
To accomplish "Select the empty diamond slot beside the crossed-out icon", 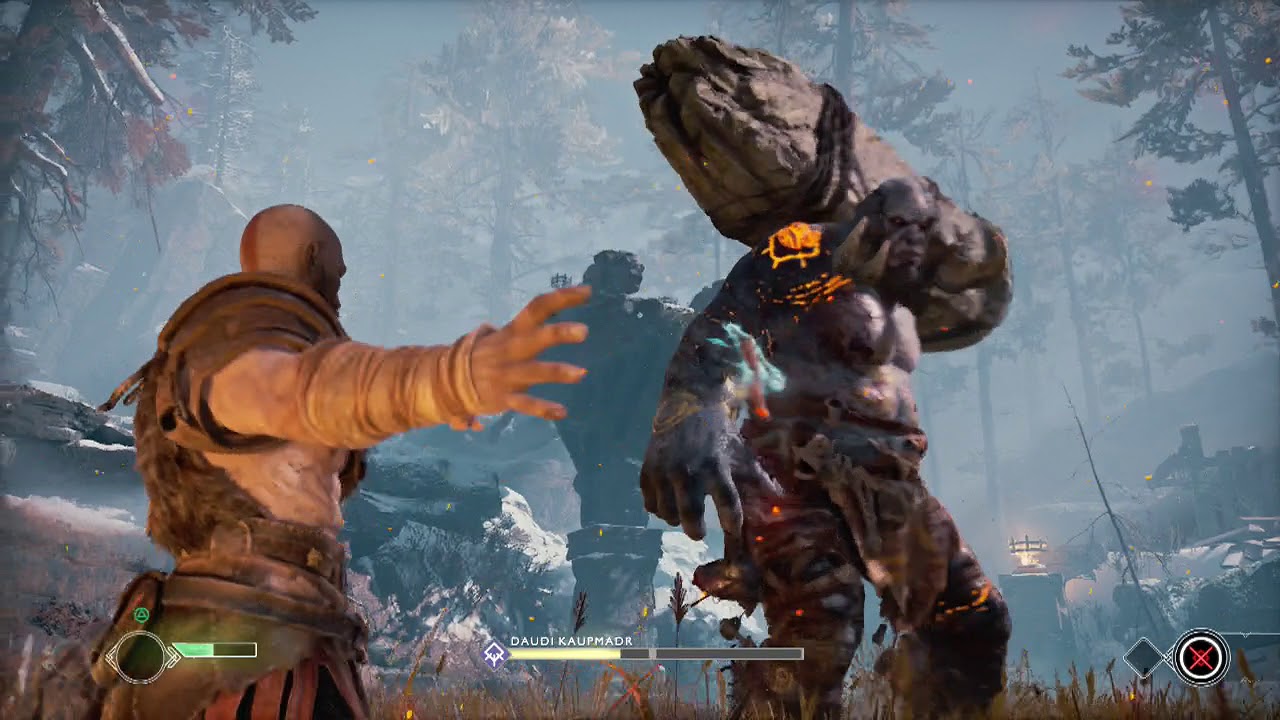I will 1145,657.
